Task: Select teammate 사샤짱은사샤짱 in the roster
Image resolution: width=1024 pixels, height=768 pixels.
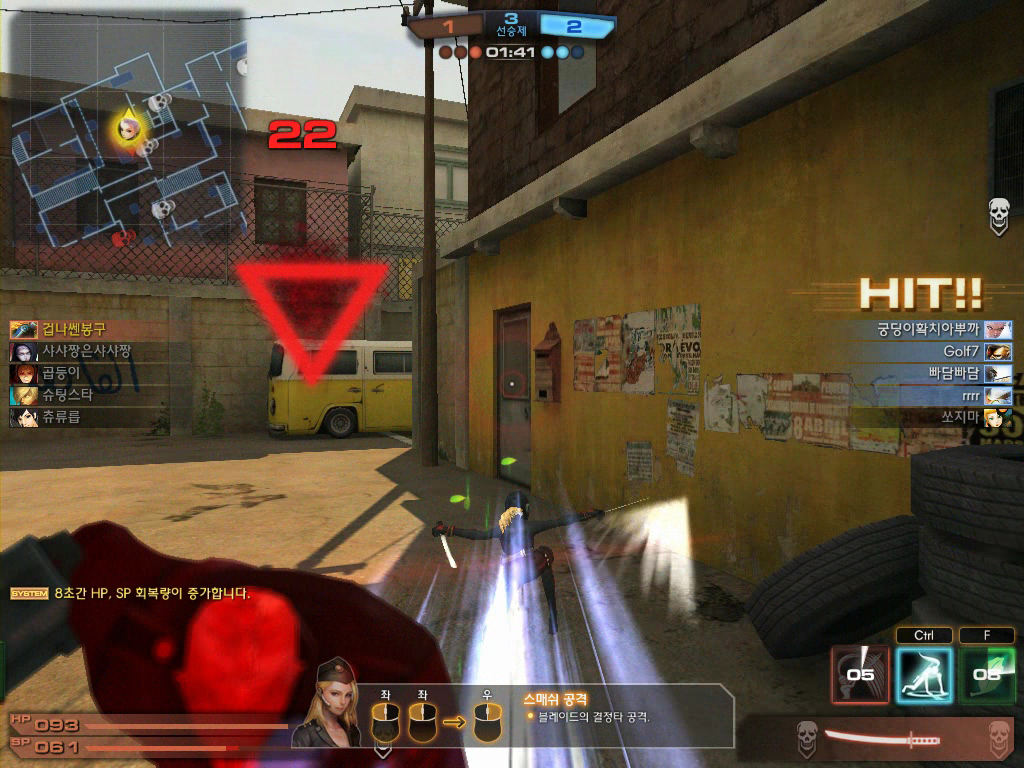Action: pyautogui.click(x=84, y=351)
